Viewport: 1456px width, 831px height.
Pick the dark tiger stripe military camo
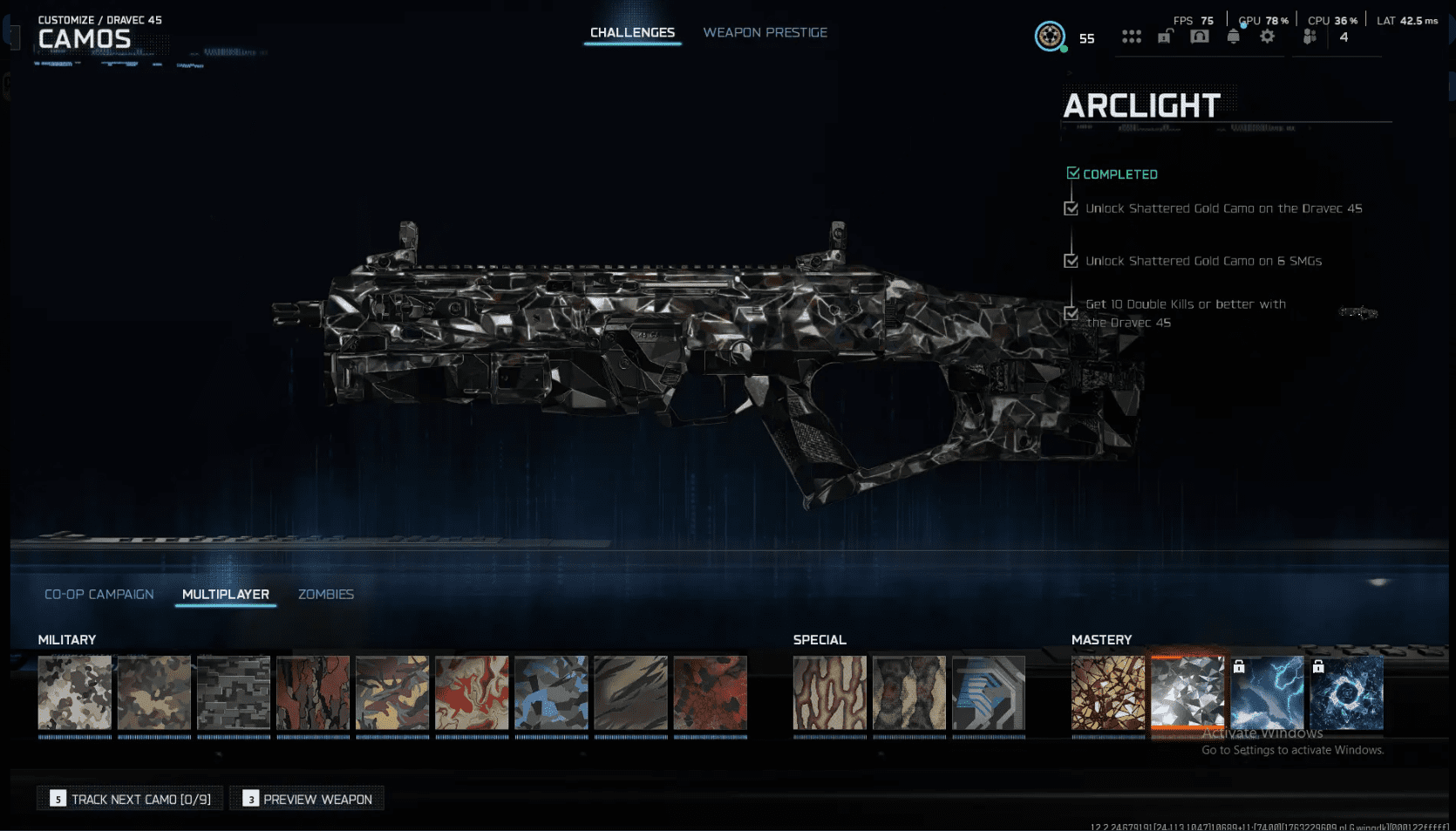click(630, 693)
